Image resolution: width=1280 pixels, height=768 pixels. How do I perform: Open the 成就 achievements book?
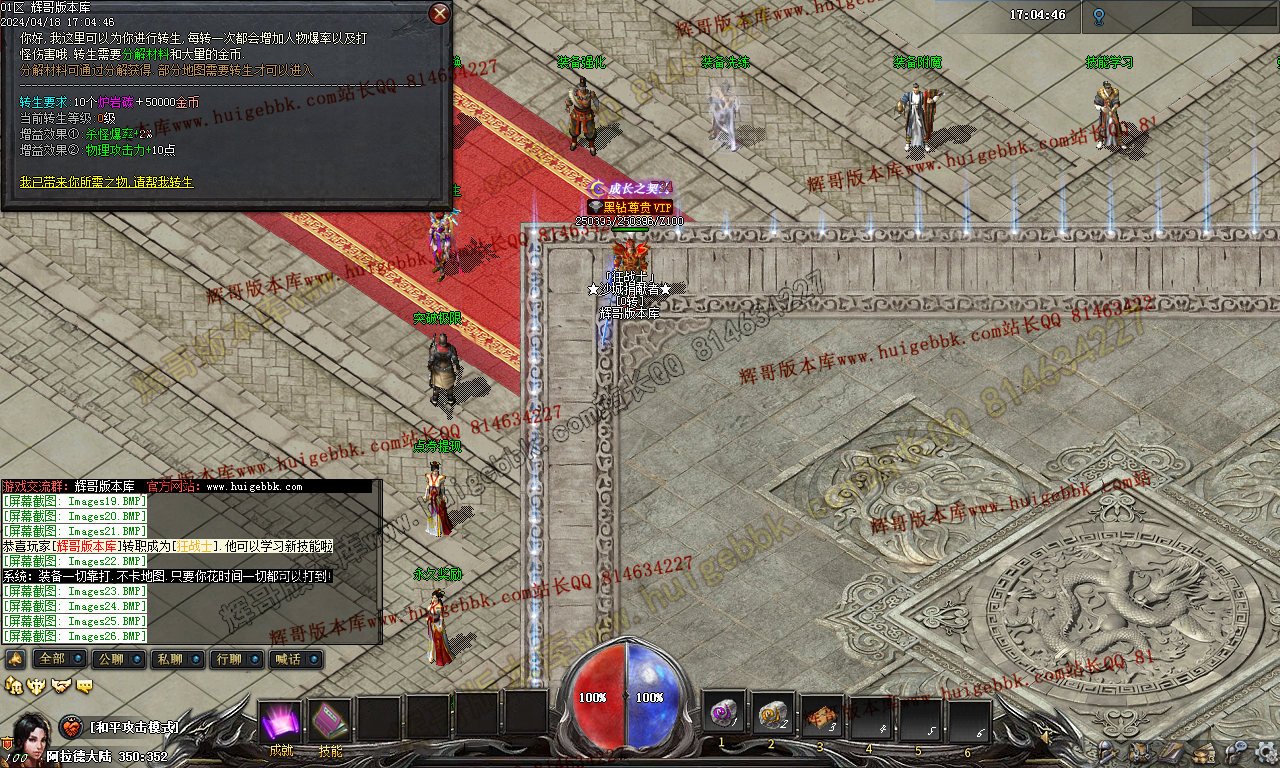[281, 722]
